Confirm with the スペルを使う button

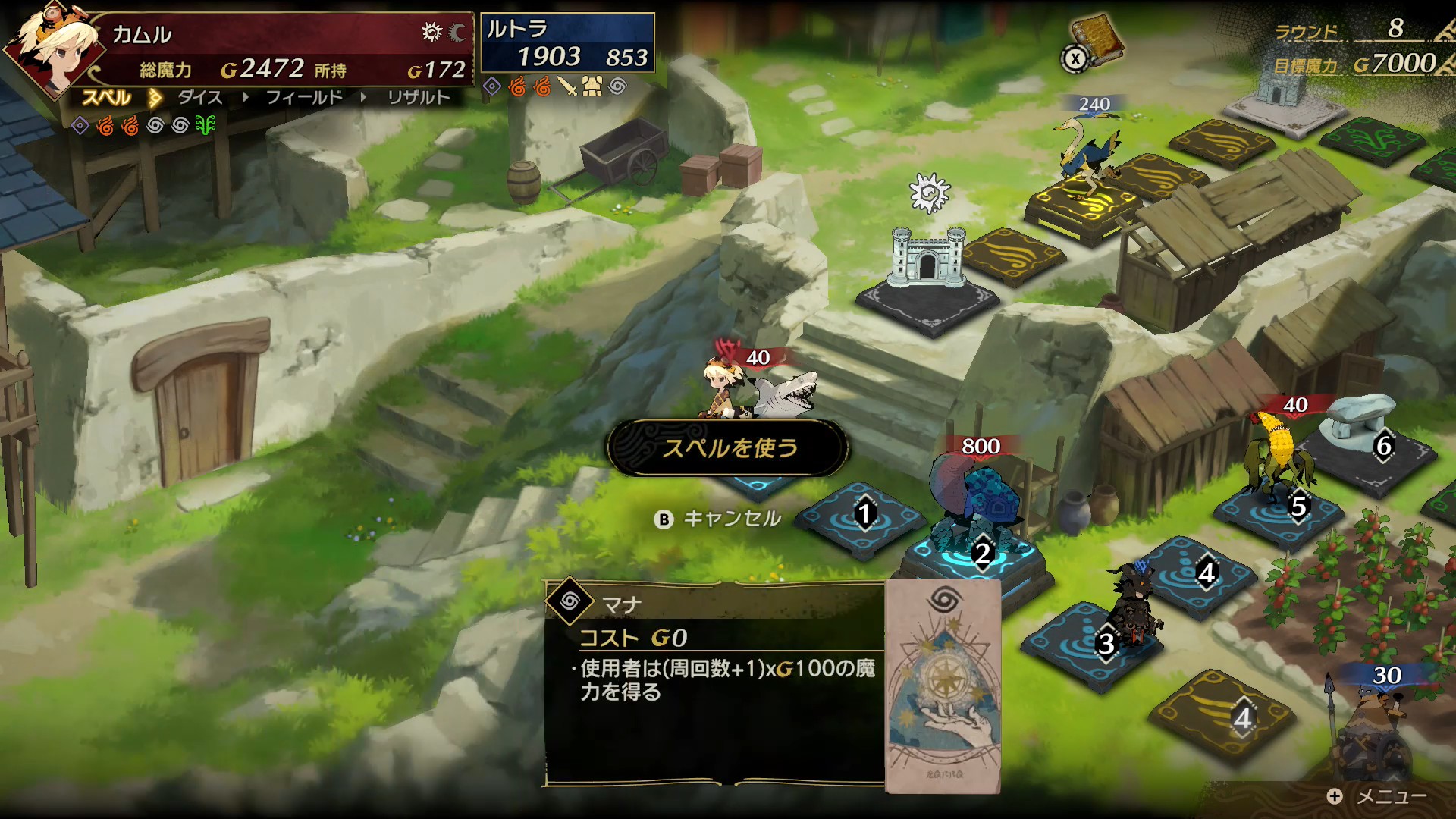(x=728, y=448)
